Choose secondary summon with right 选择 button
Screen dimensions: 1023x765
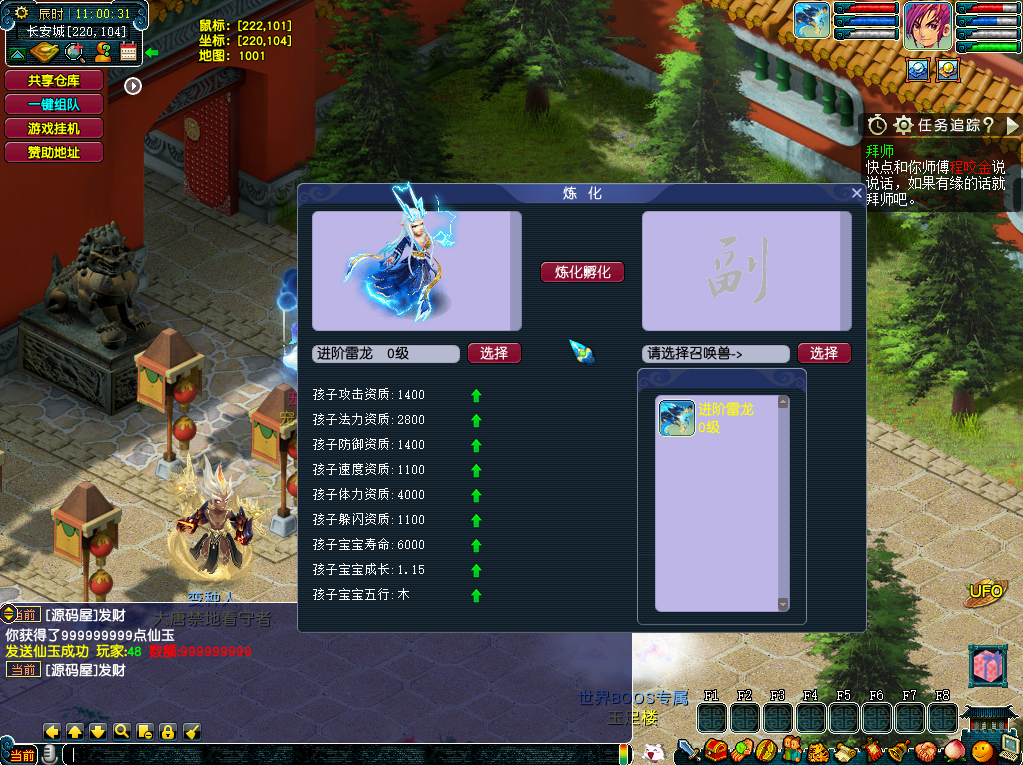[824, 353]
